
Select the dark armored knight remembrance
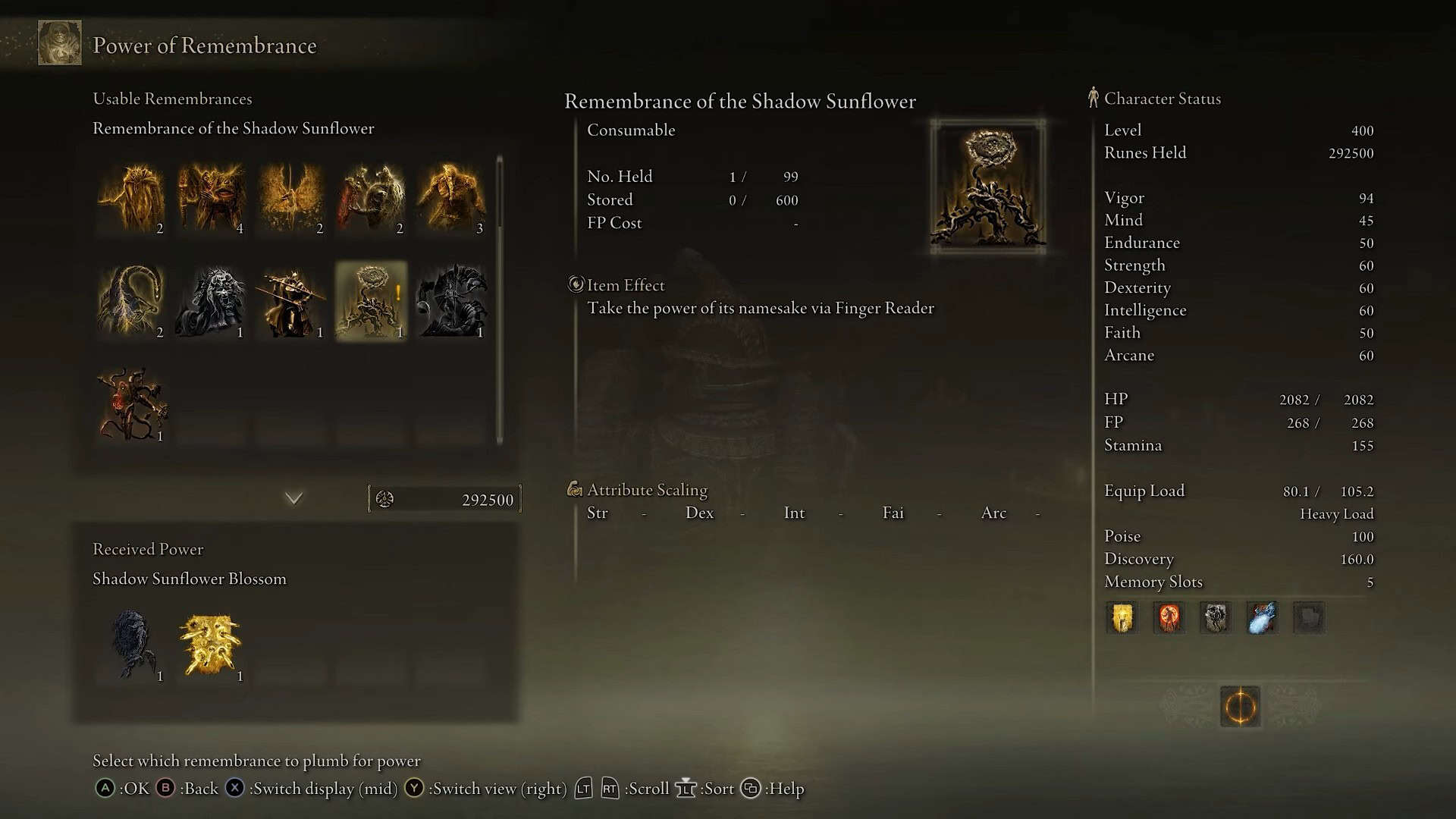tap(451, 301)
